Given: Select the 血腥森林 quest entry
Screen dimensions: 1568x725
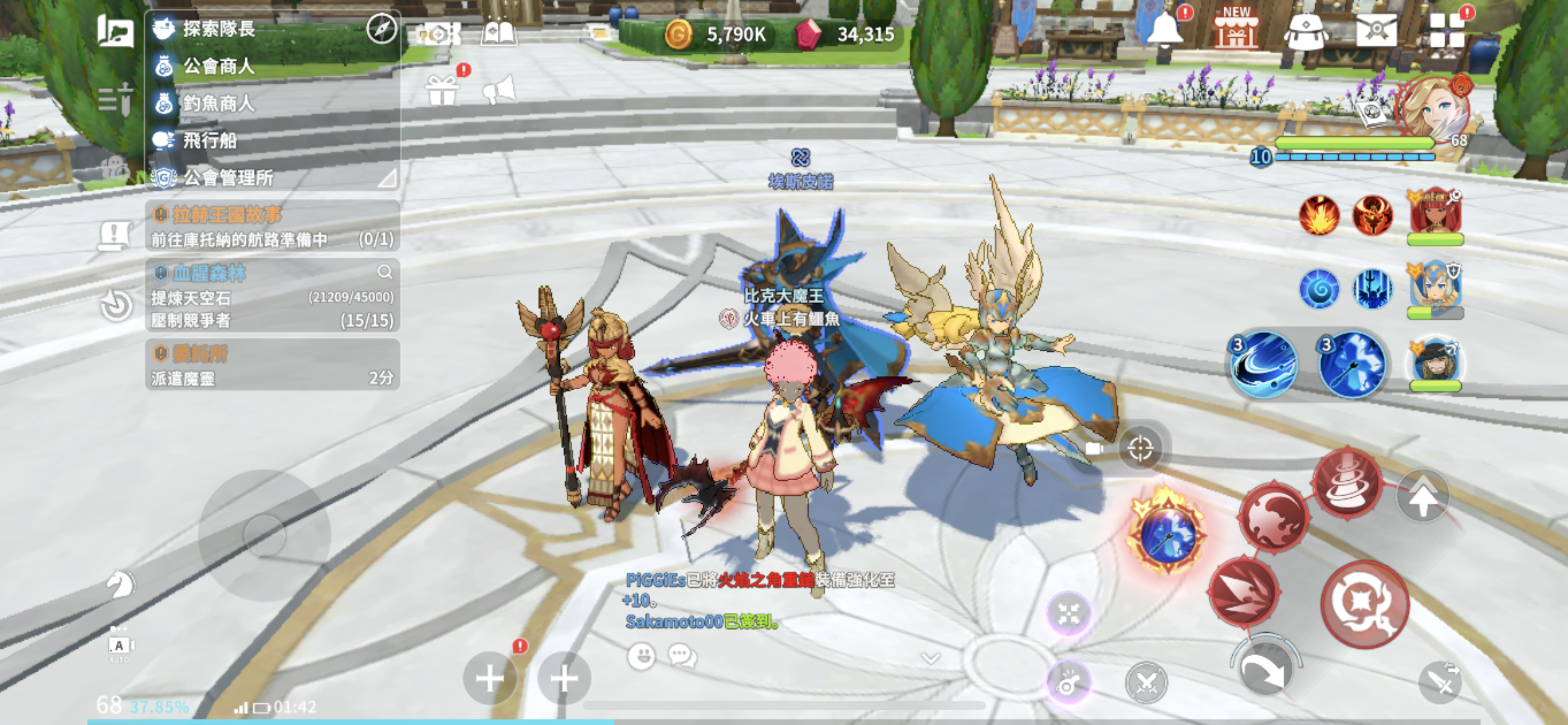Looking at the screenshot, I should tap(272, 295).
